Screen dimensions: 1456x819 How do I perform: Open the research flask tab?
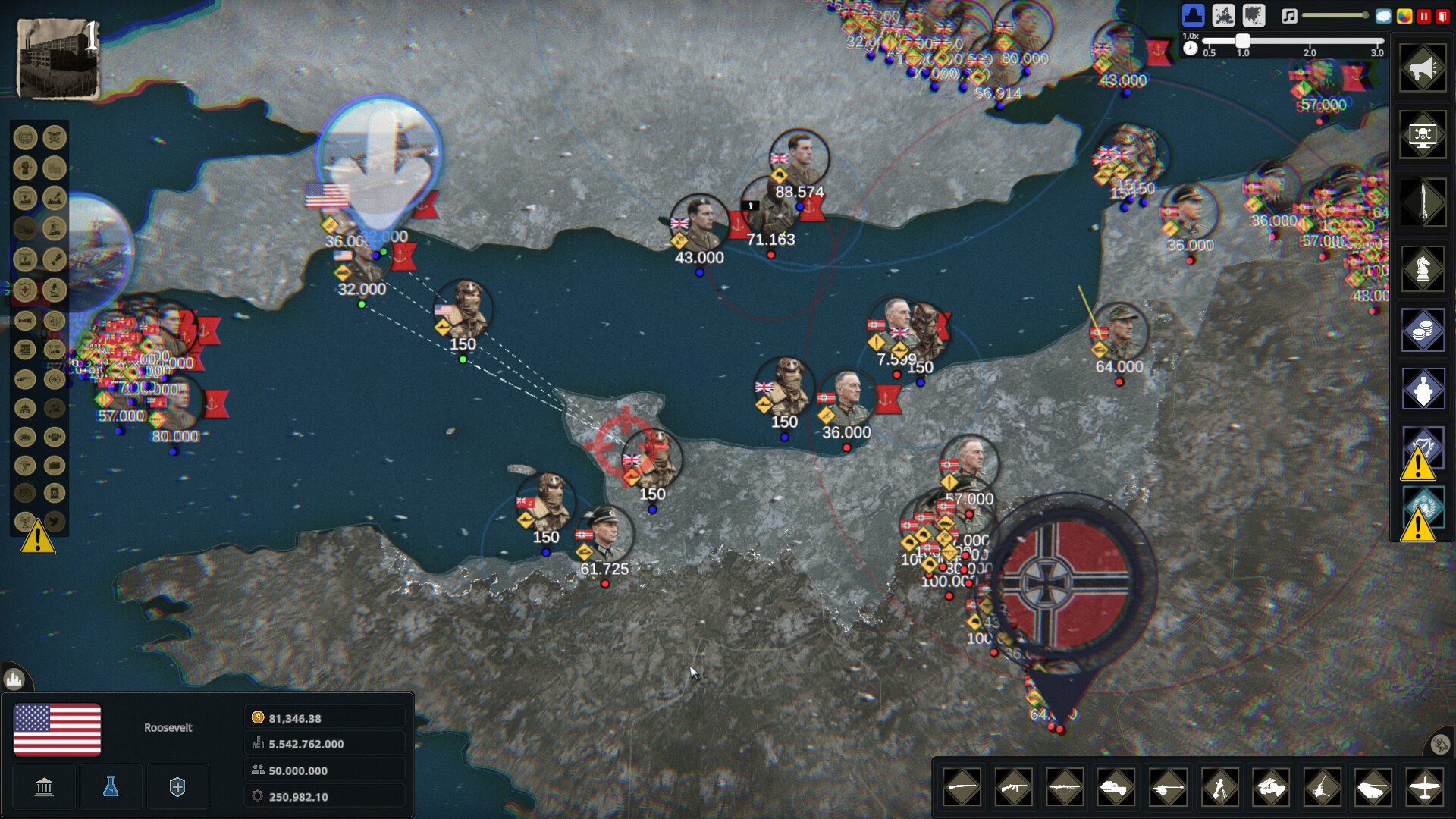[111, 787]
